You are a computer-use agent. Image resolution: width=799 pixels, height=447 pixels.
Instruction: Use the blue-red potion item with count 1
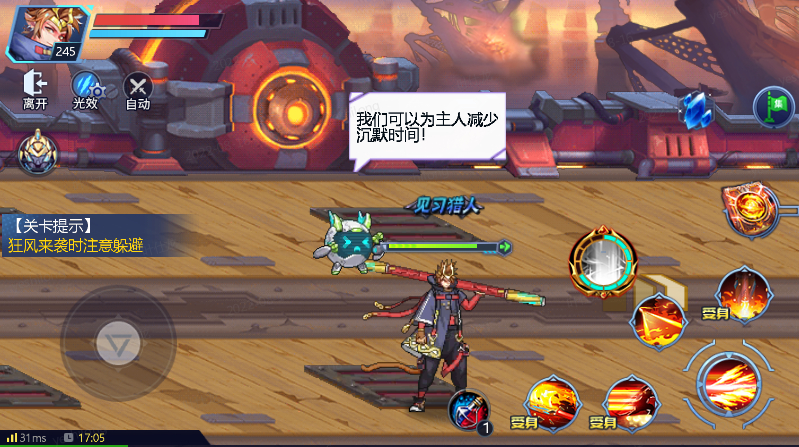tap(468, 410)
